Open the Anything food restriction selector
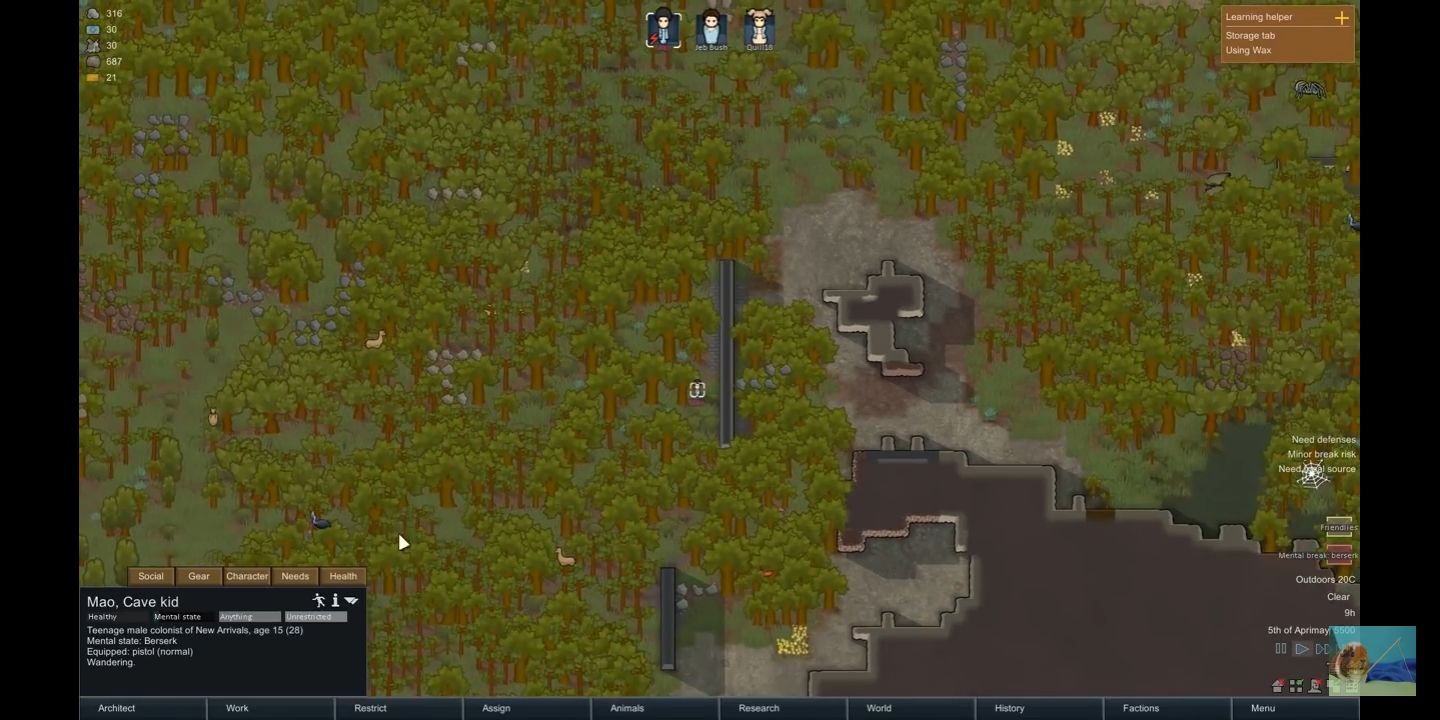Viewport: 1440px width, 720px height. (250, 616)
